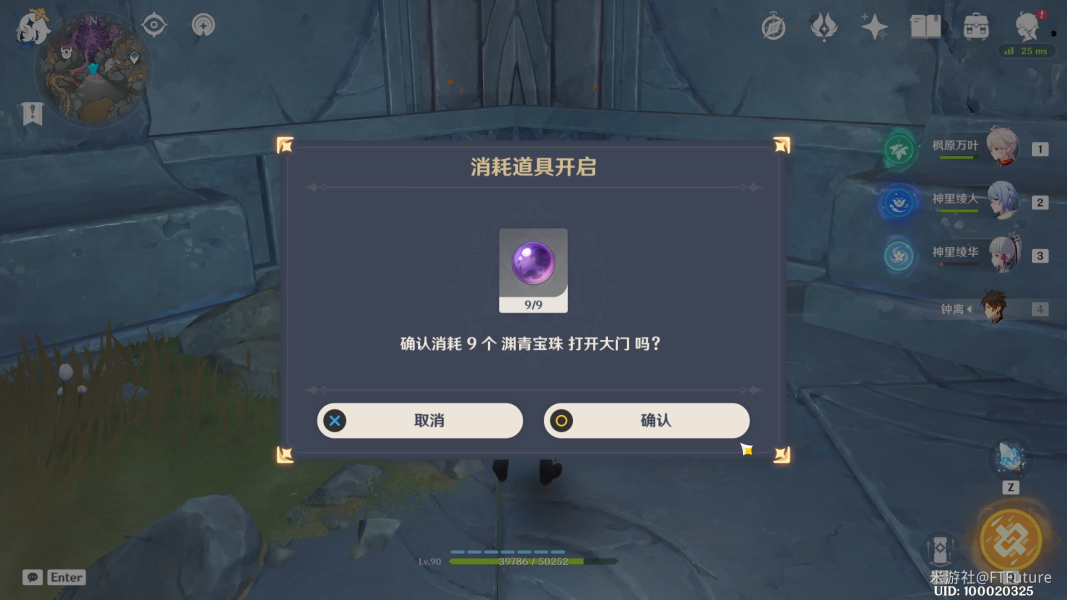Image resolution: width=1067 pixels, height=600 pixels.
Task: Open the four-point star wish icon
Action: [x=874, y=27]
